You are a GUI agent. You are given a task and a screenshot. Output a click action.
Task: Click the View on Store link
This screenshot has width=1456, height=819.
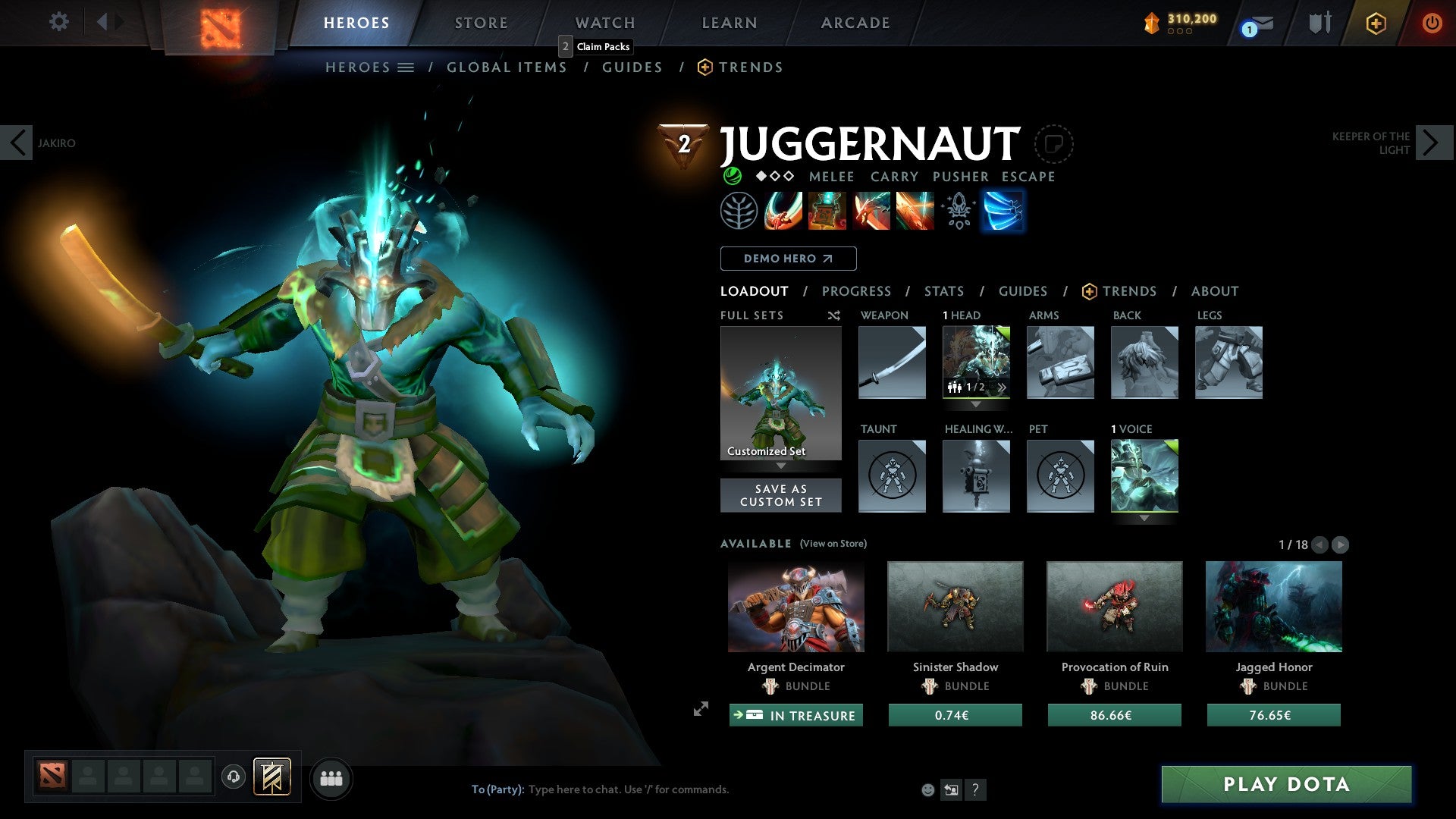tap(833, 544)
